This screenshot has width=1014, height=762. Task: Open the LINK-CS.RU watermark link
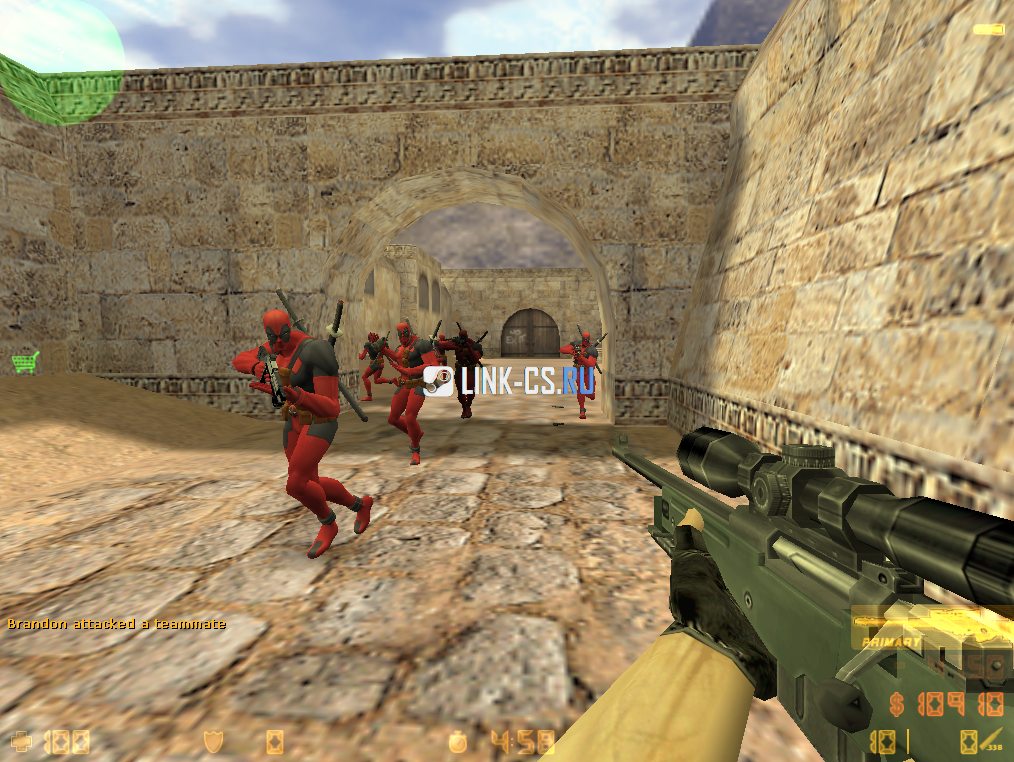510,381
